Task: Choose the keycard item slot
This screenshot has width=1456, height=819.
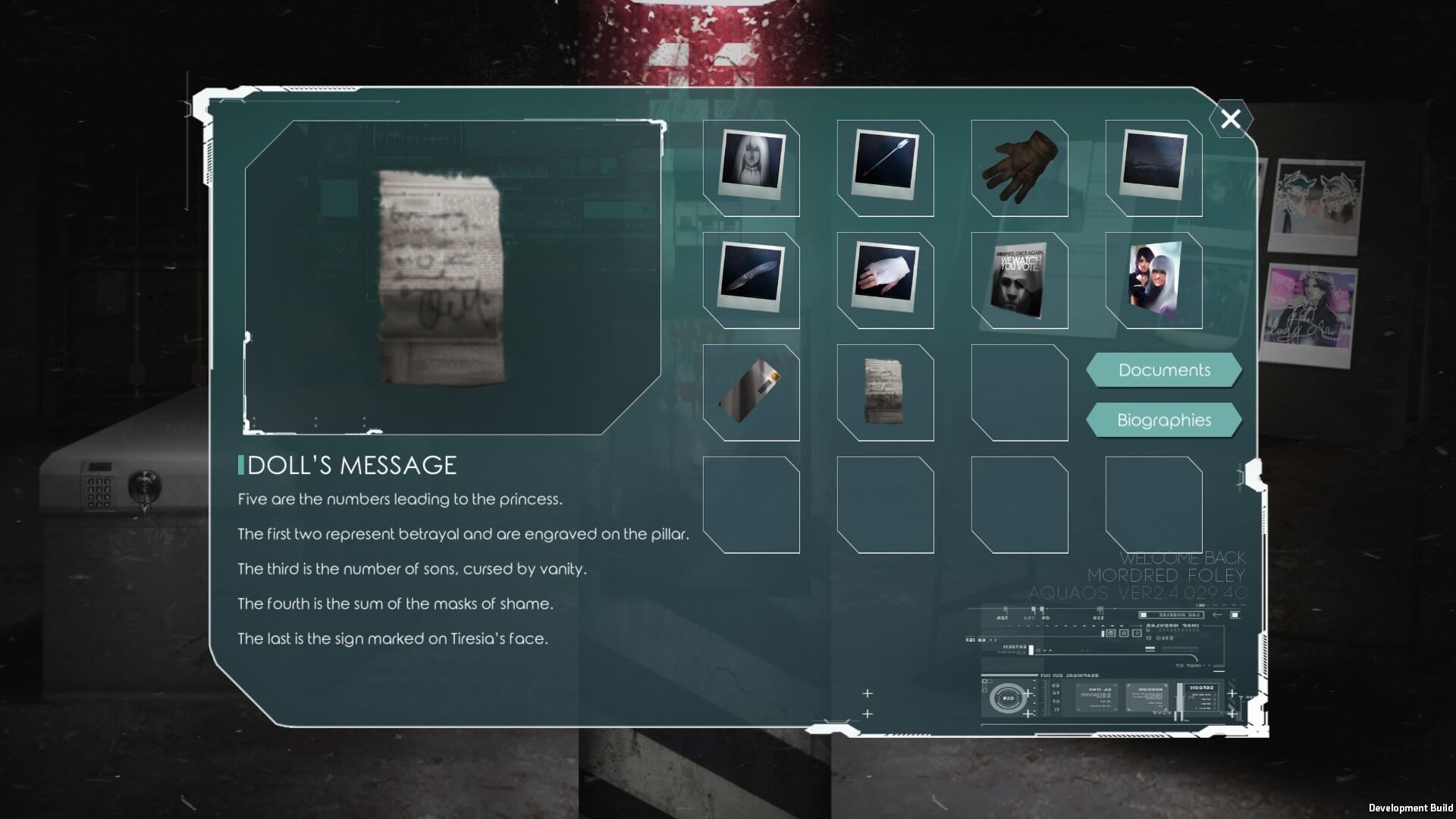Action: coord(752,392)
